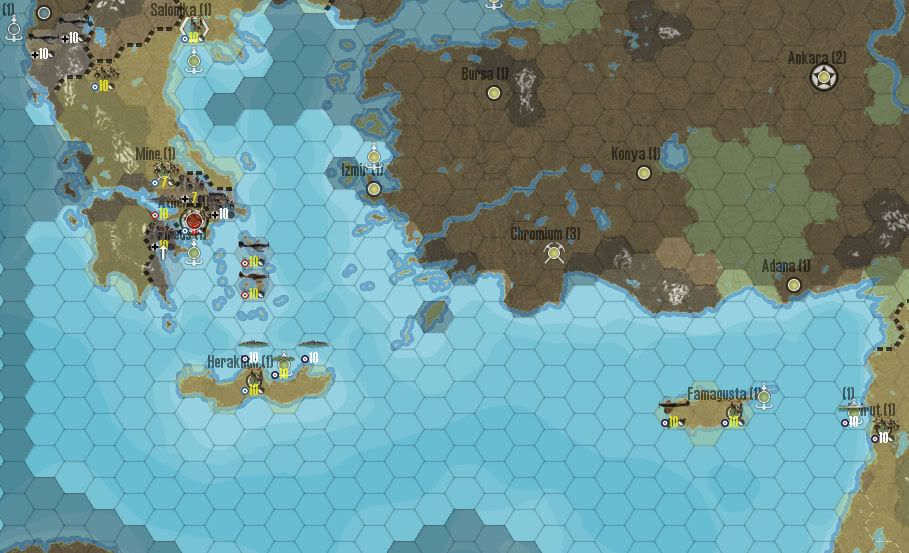Select the red Athens capital marker
The height and width of the screenshot is (553, 909).
pos(194,219)
